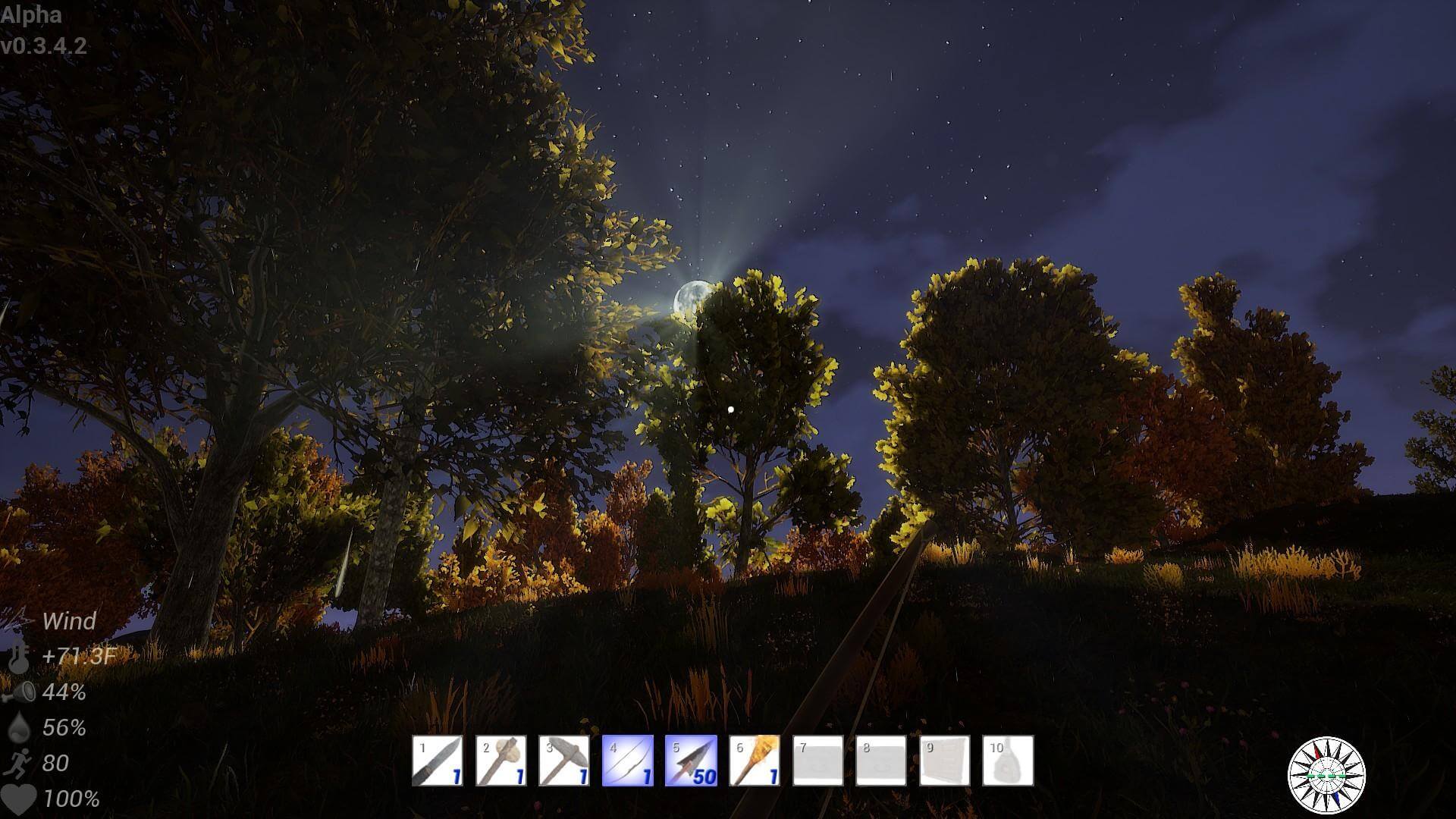Equip the stone axe from the hotbar
Viewport: 1456px width, 819px height.
501,761
